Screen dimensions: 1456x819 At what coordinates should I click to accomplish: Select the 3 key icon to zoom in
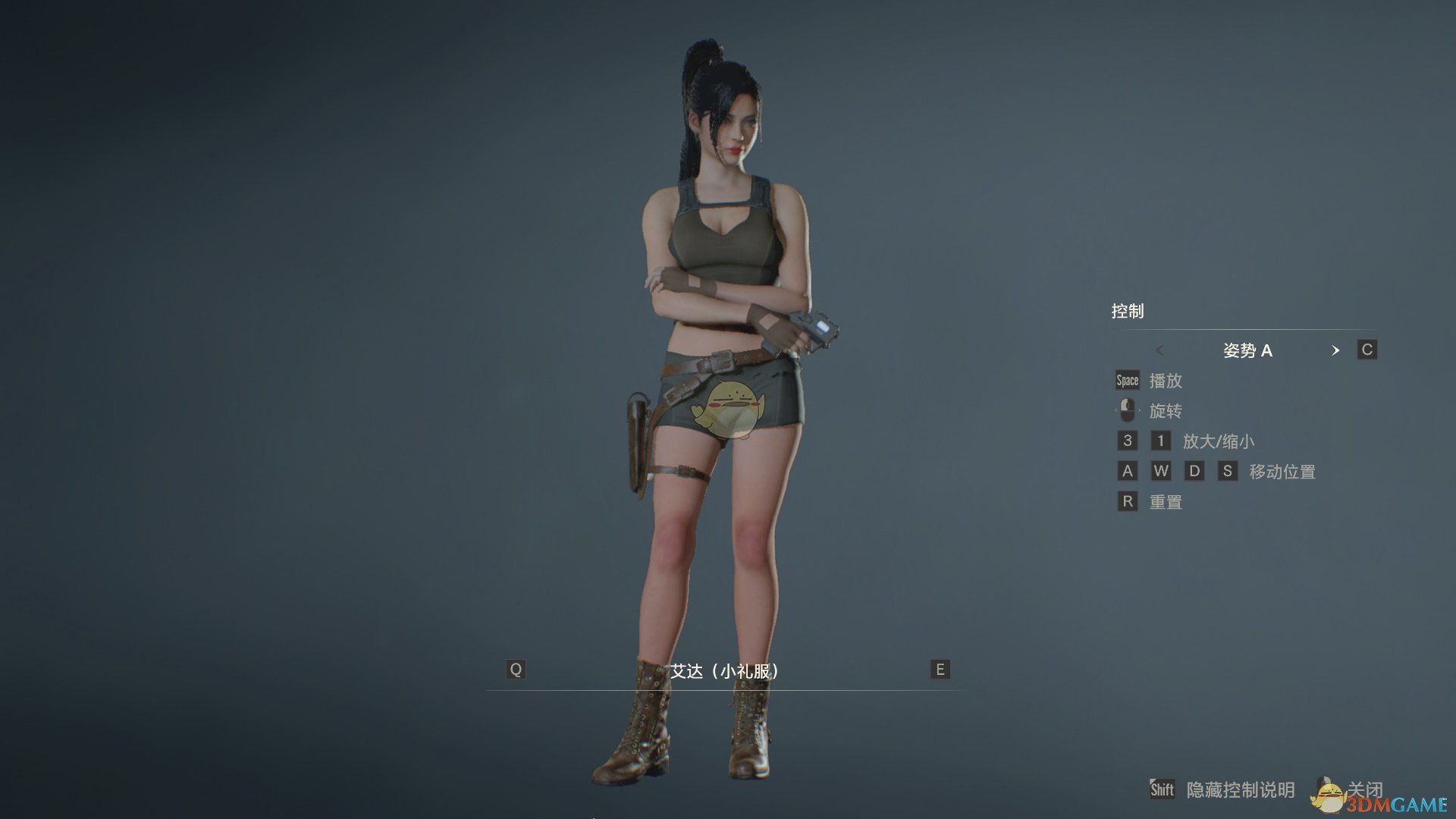tap(1128, 441)
